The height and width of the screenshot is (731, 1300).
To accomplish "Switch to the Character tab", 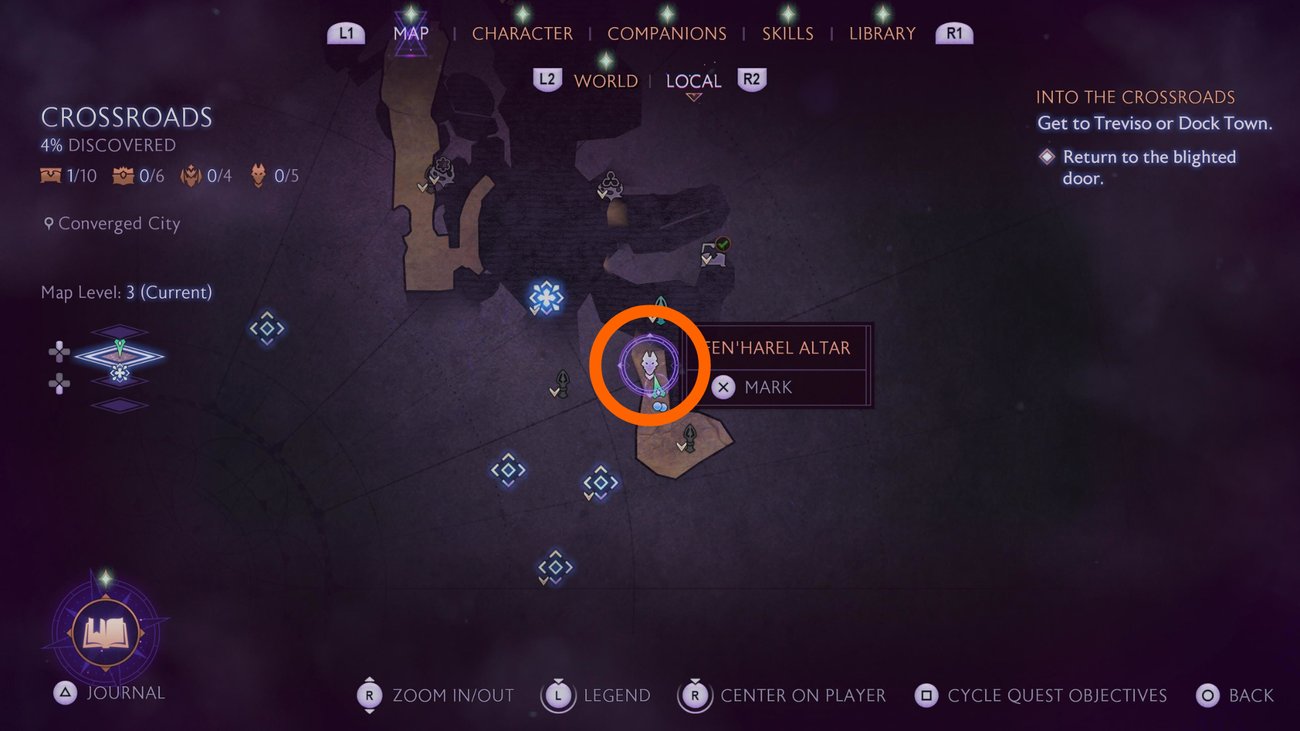I will [522, 33].
